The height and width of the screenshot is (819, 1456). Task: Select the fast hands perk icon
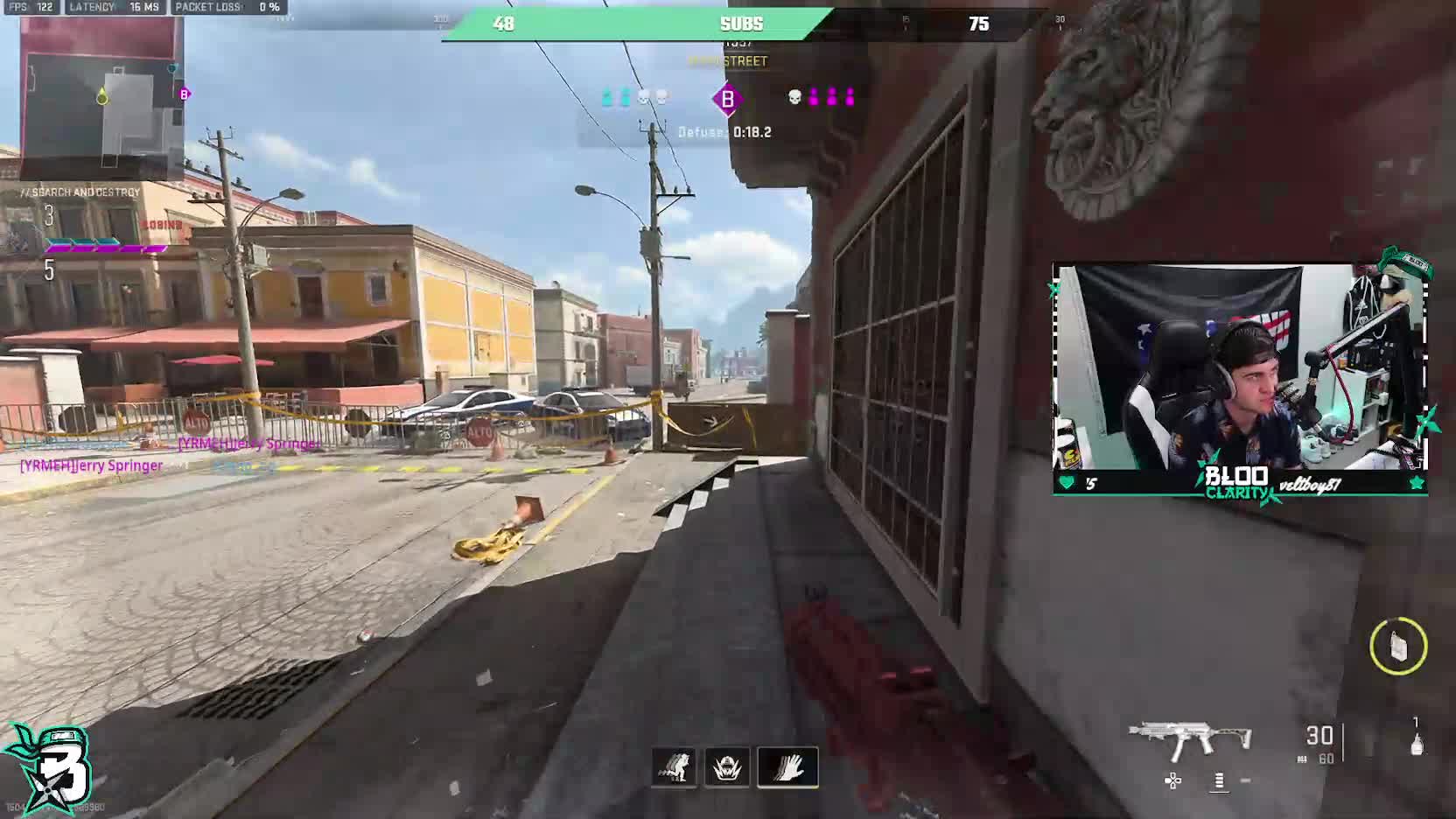[787, 767]
